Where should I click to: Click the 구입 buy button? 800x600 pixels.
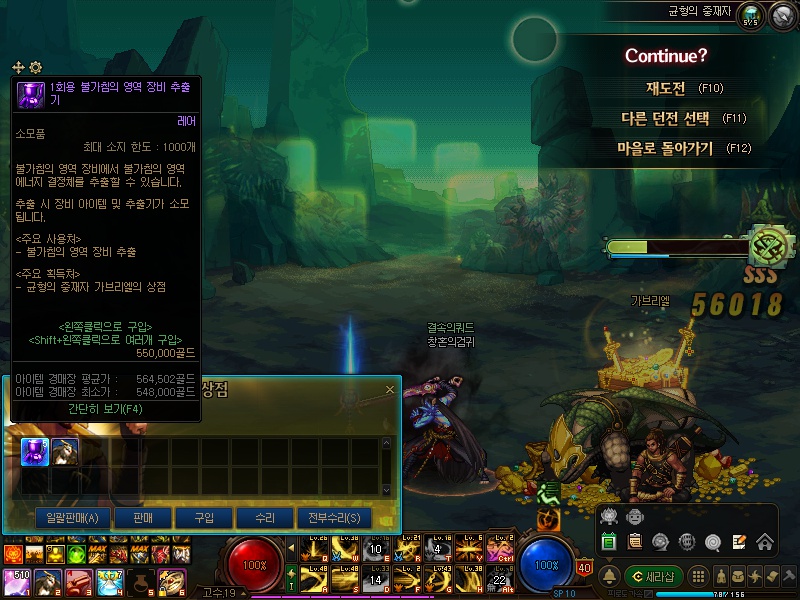(x=203, y=518)
